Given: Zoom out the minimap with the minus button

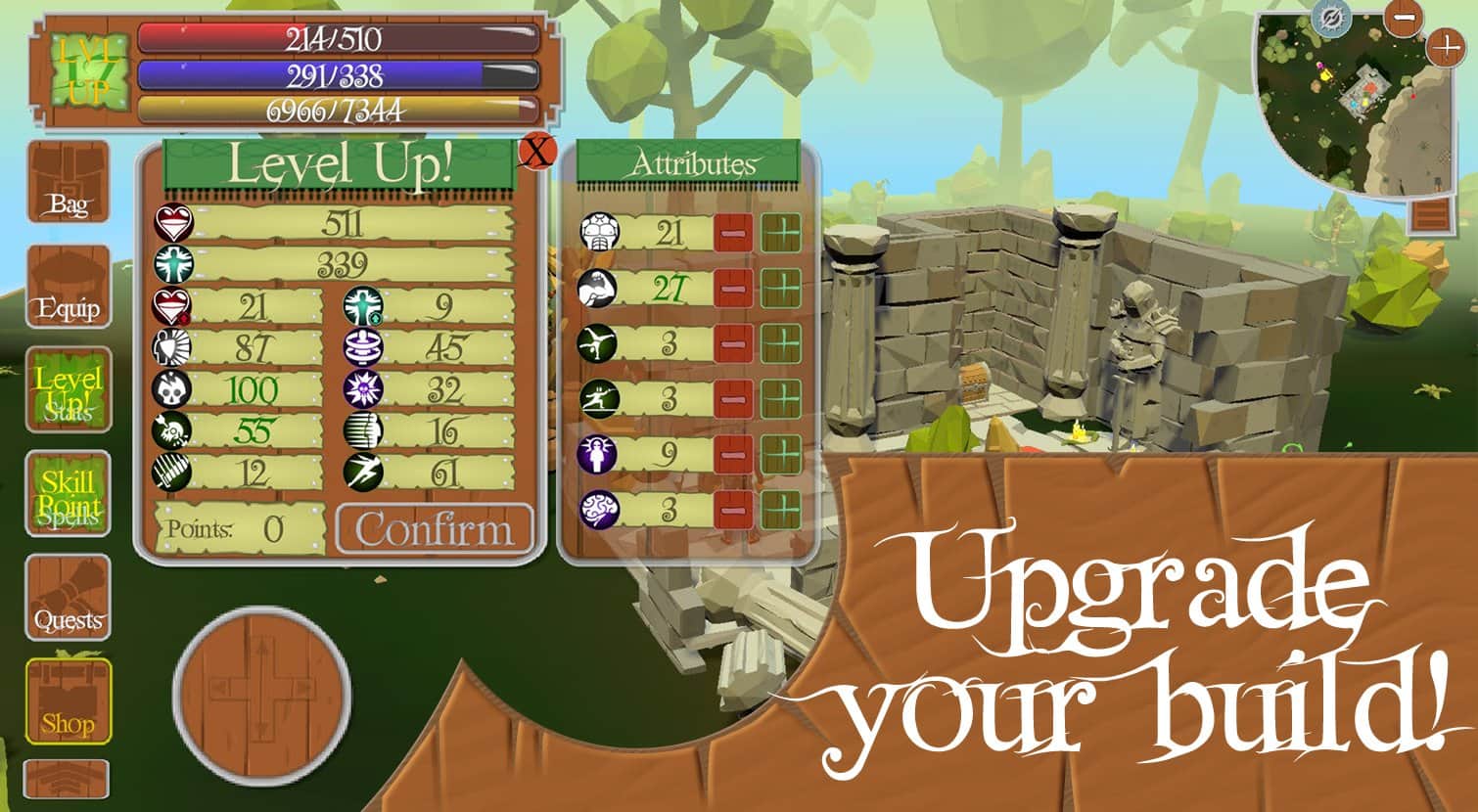Looking at the screenshot, I should [x=1404, y=18].
